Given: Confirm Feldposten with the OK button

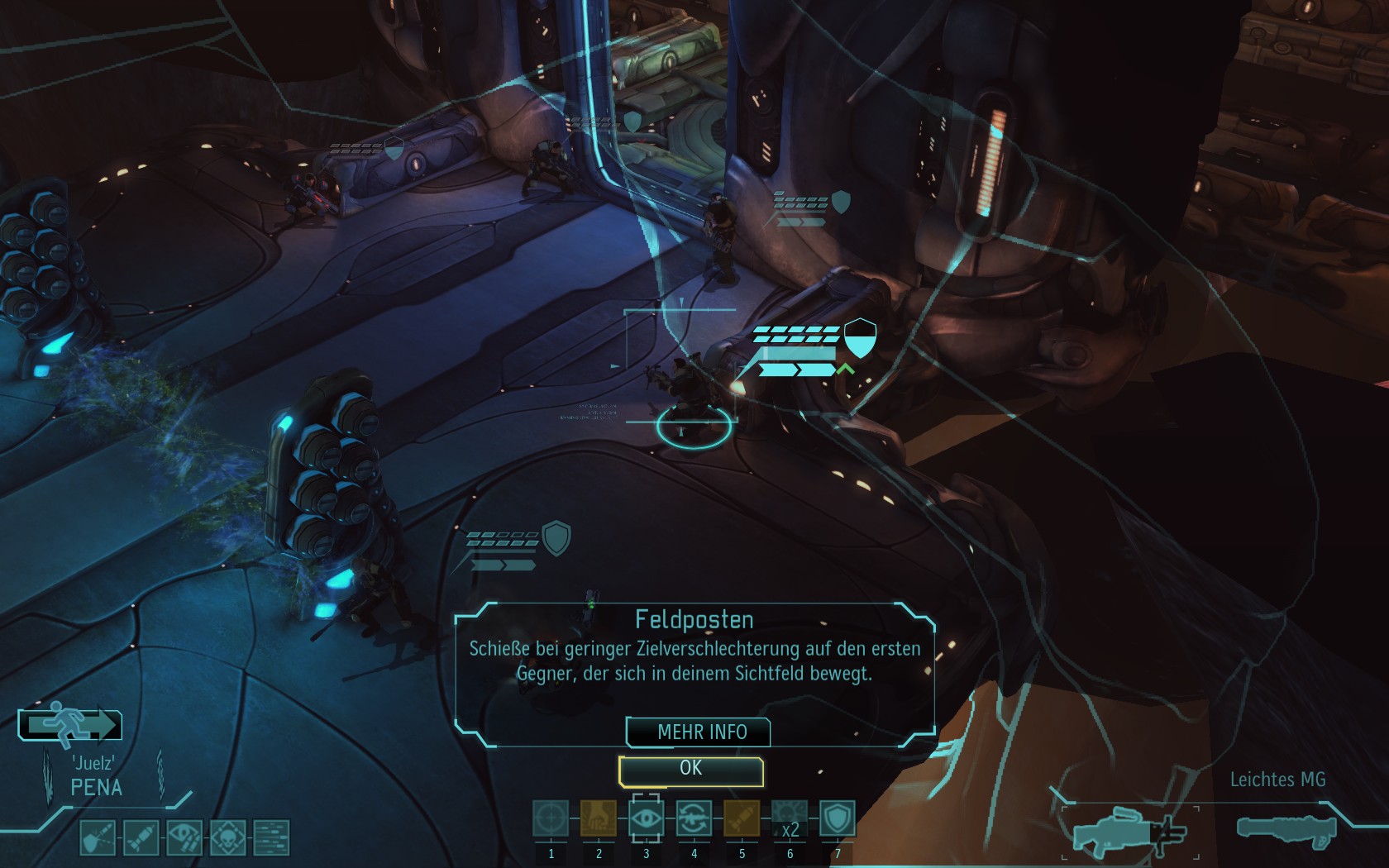Looking at the screenshot, I should pyautogui.click(x=690, y=770).
